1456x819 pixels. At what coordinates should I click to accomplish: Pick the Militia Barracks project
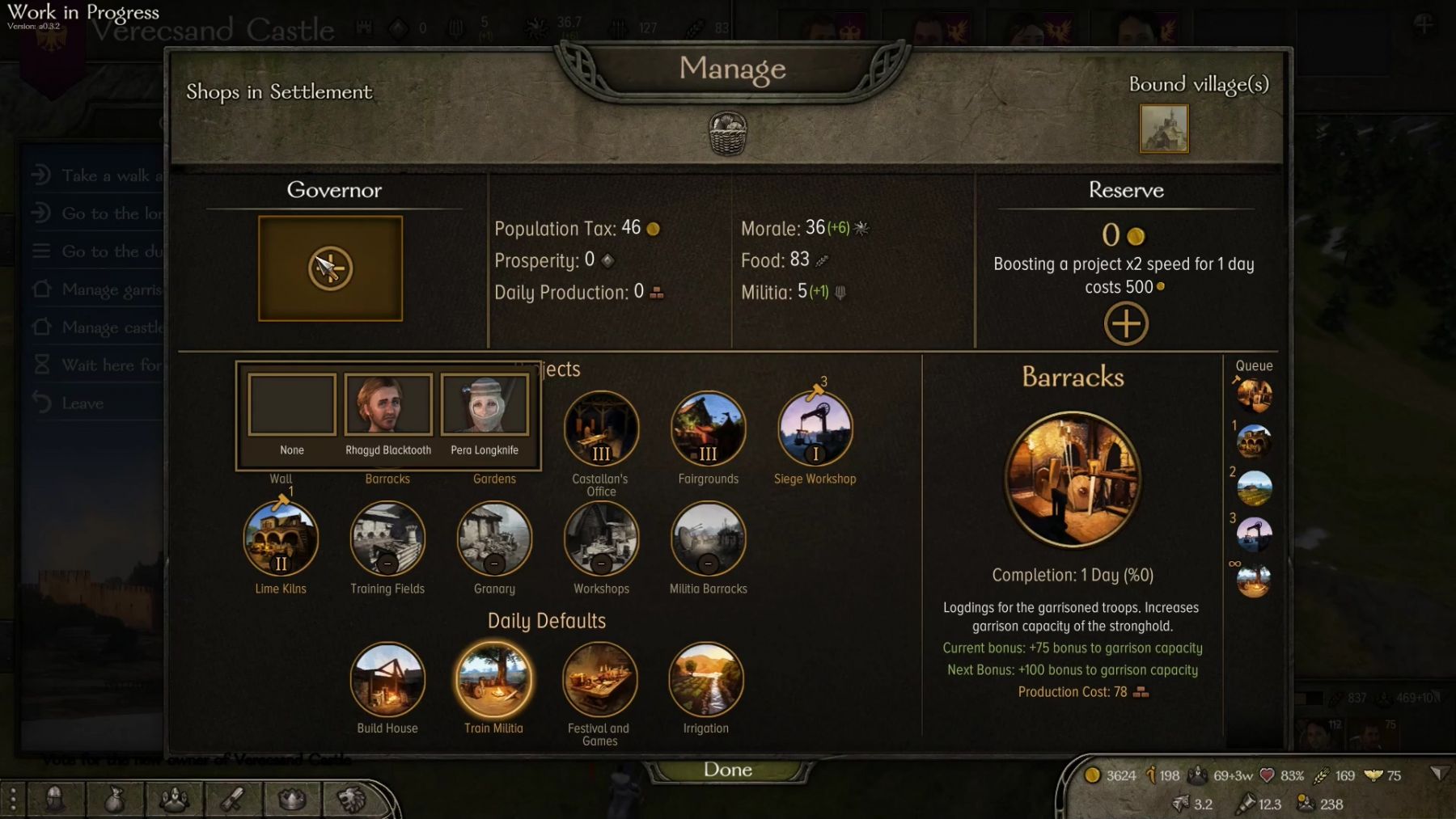pos(708,538)
